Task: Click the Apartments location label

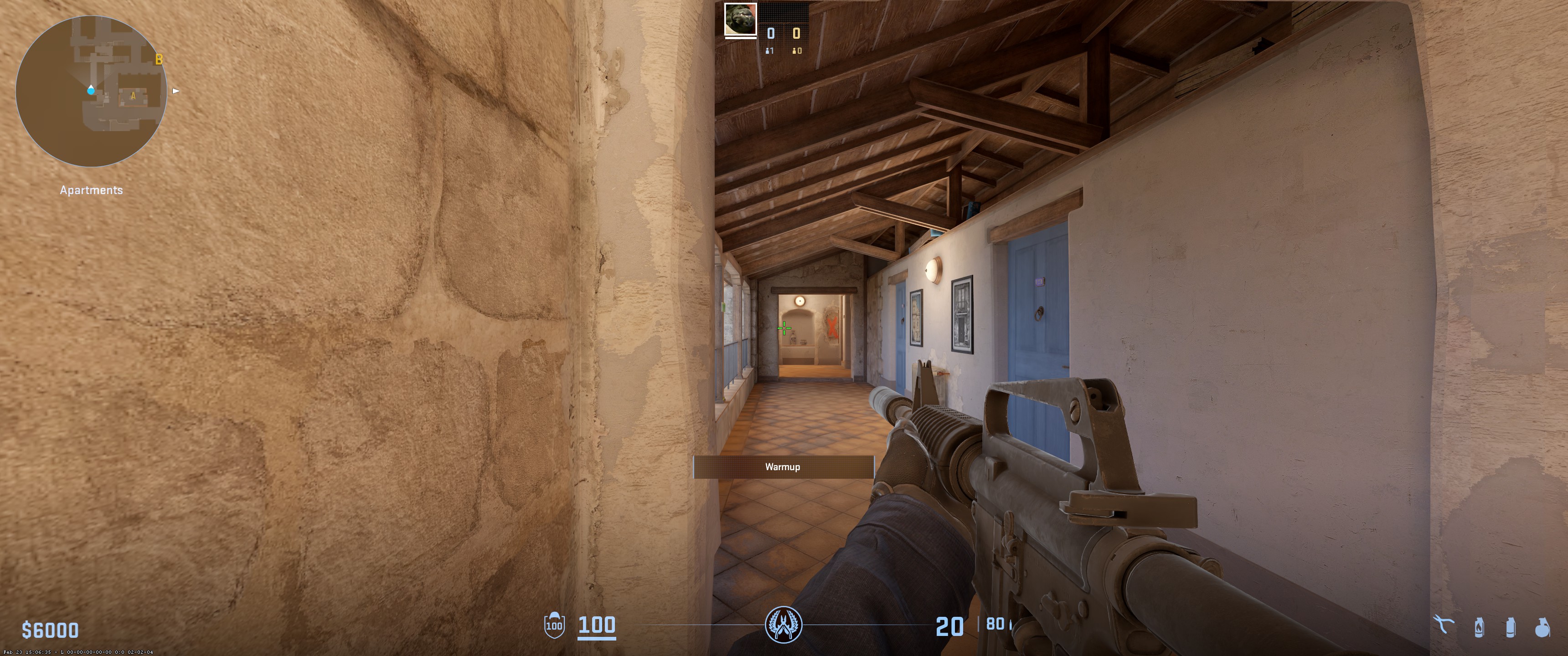Action: tap(91, 190)
